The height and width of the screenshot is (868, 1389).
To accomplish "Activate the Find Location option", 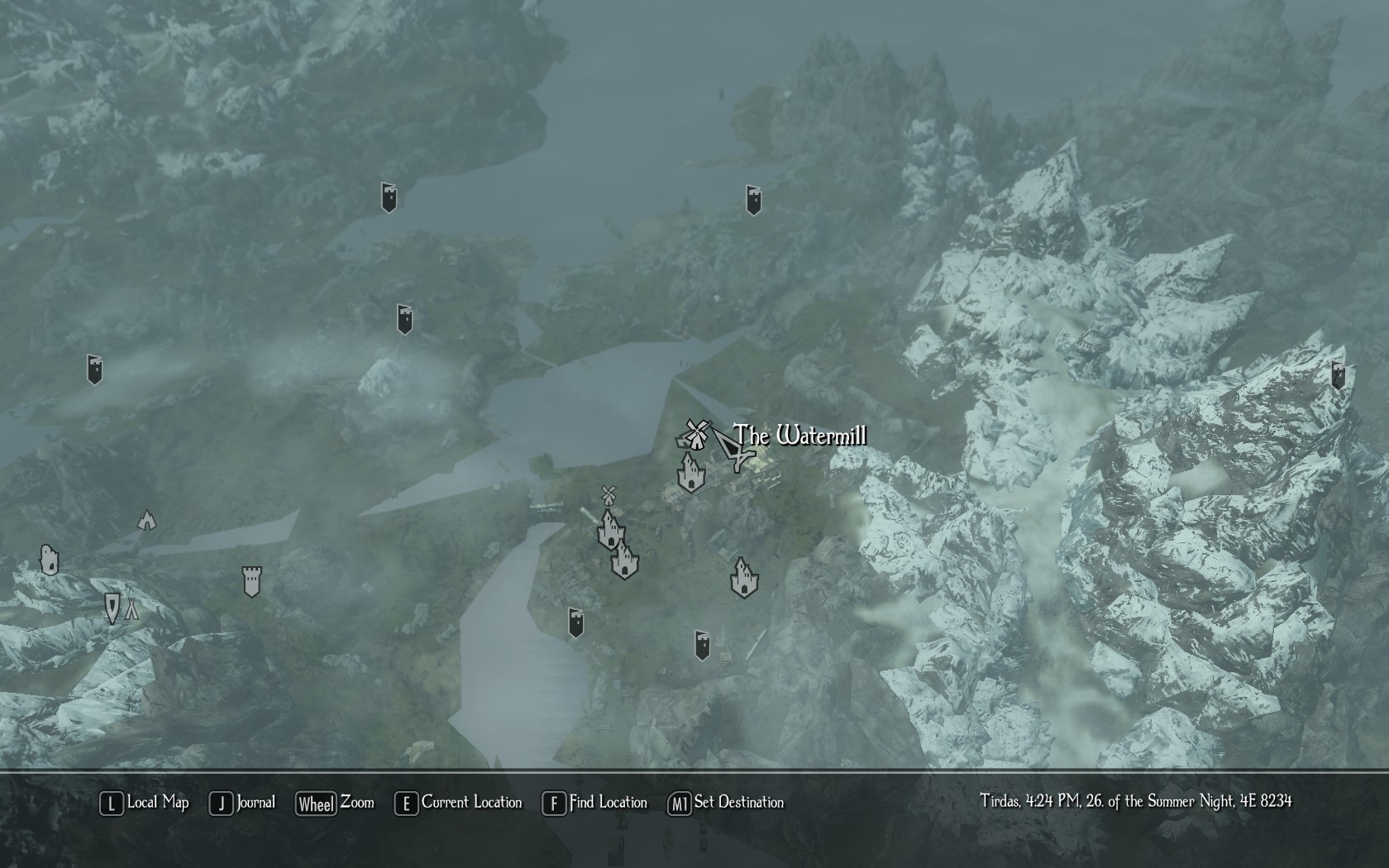I will [x=595, y=803].
